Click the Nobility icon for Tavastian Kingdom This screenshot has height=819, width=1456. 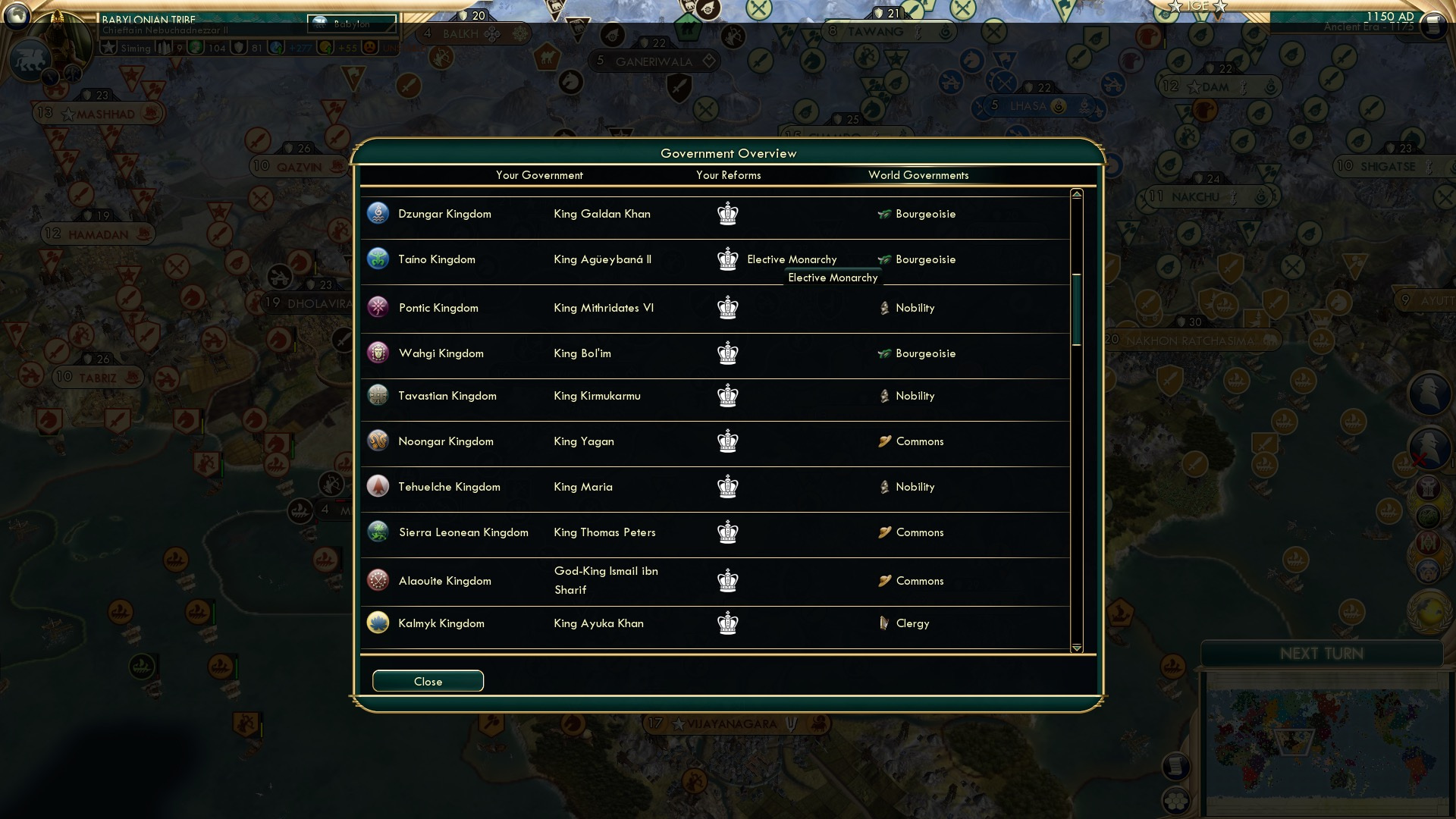pos(884,395)
